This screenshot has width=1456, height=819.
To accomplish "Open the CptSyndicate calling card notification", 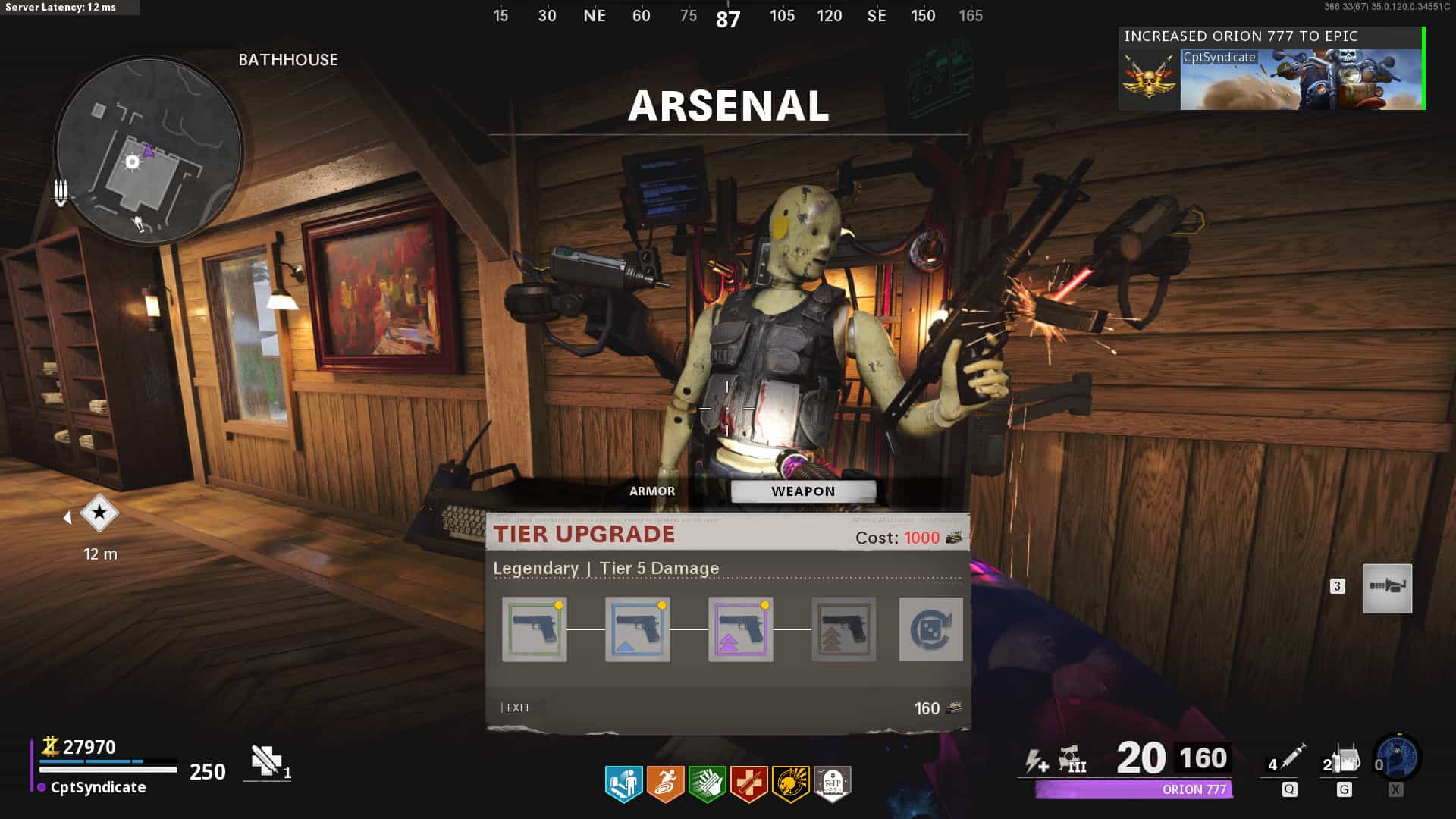I will pos(1271,70).
